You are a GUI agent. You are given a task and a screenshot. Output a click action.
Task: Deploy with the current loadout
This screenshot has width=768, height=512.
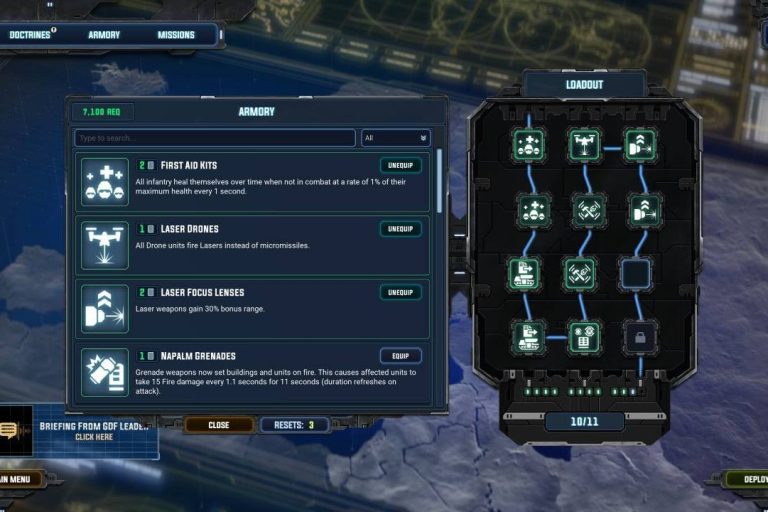click(x=748, y=479)
